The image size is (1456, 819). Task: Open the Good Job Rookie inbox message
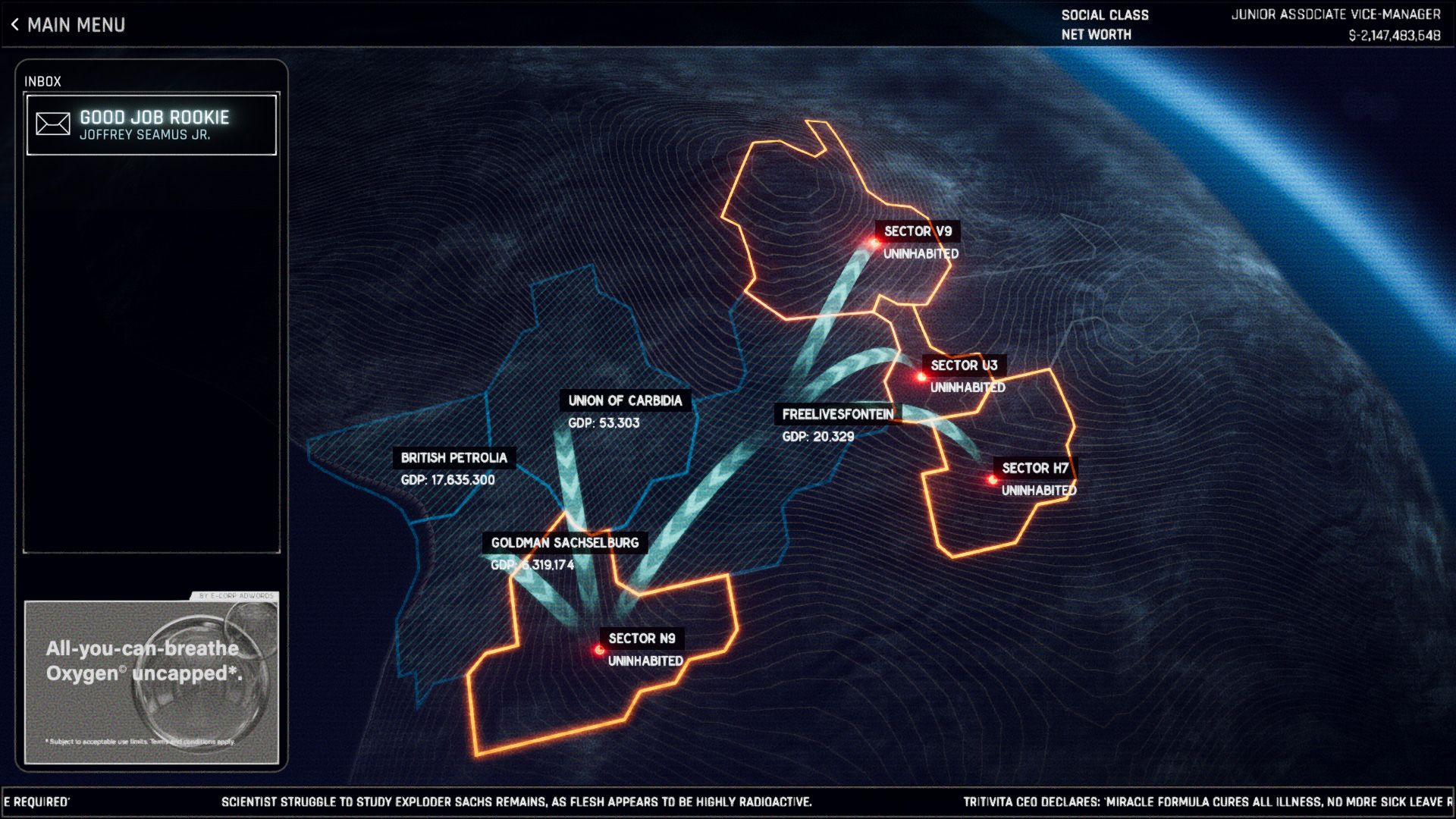coord(152,125)
